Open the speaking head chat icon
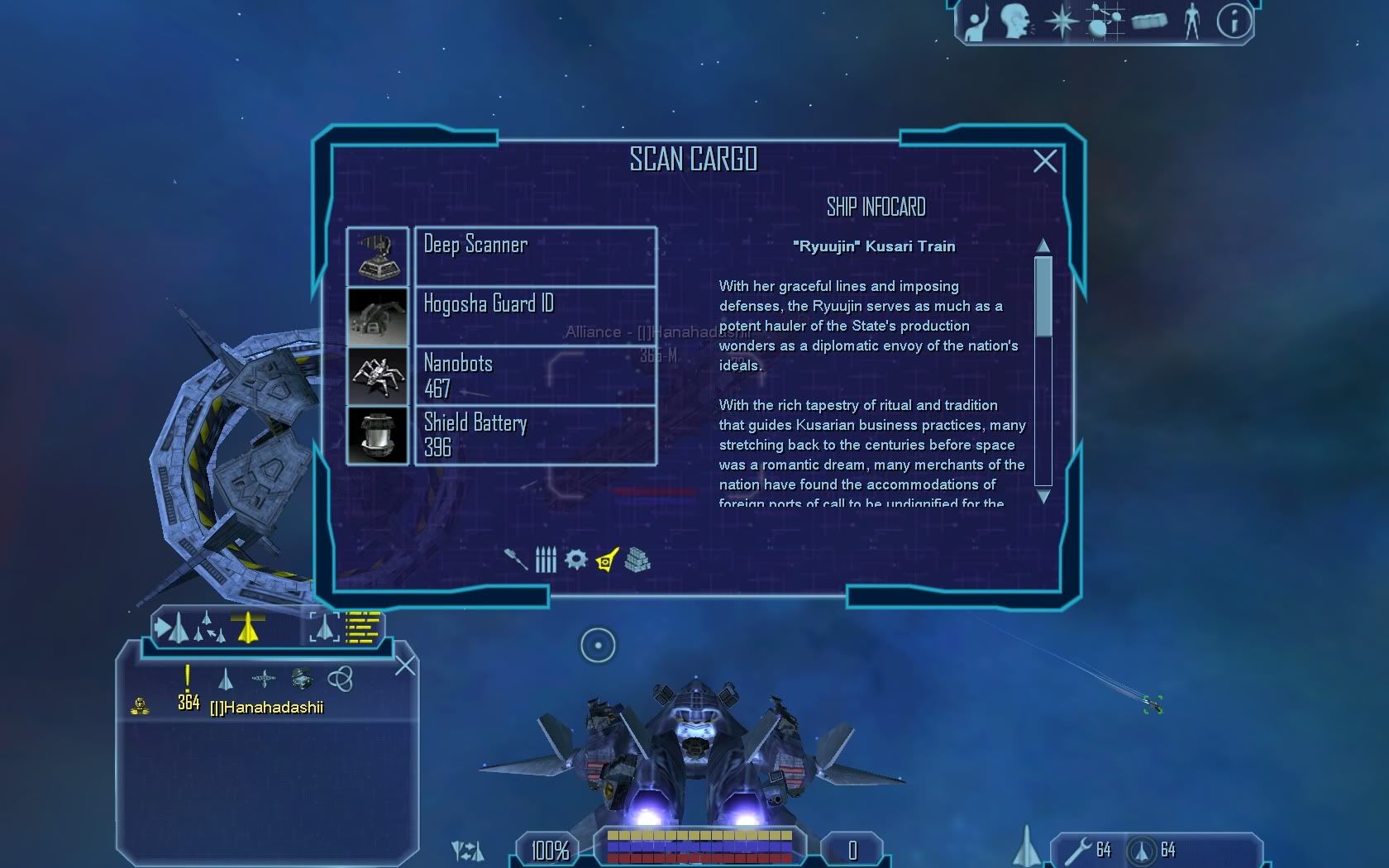The height and width of the screenshot is (868, 1389). (1015, 21)
